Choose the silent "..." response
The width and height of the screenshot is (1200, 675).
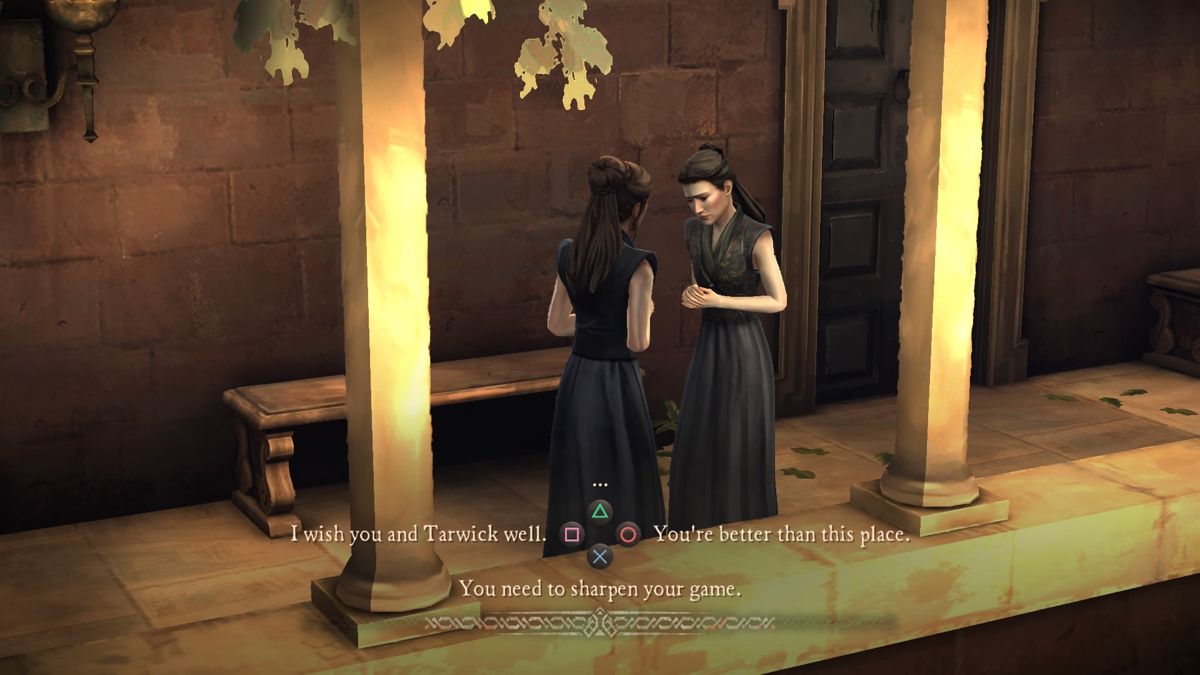point(600,485)
